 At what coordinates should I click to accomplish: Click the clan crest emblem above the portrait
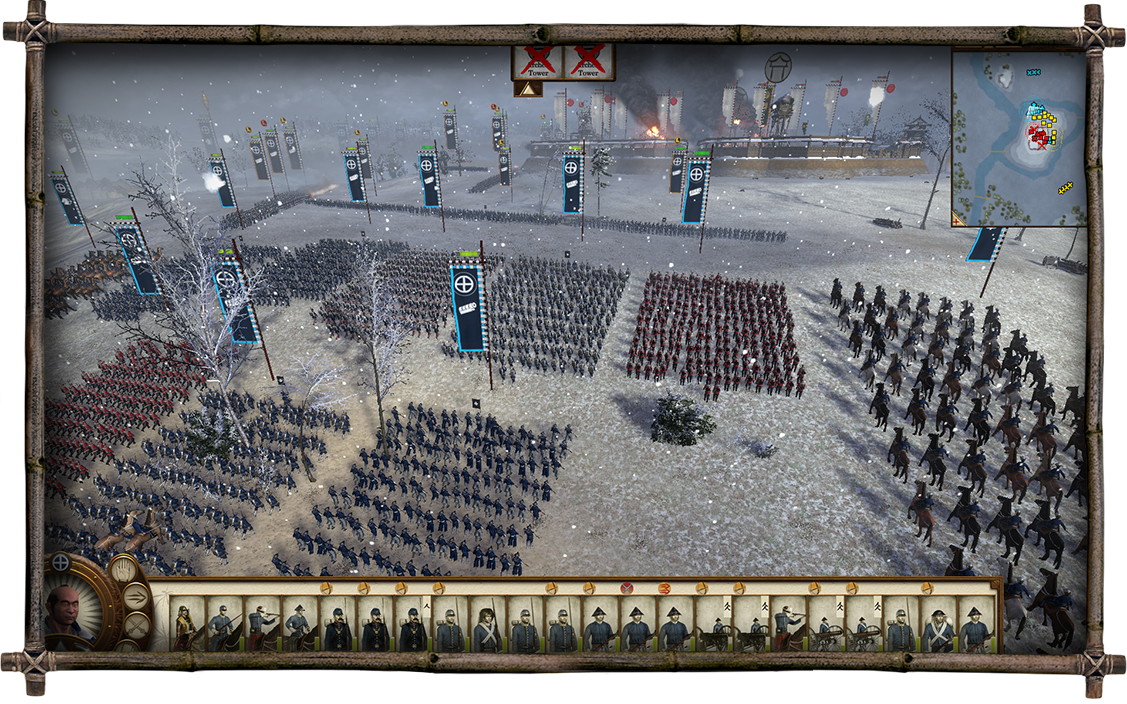tap(61, 562)
